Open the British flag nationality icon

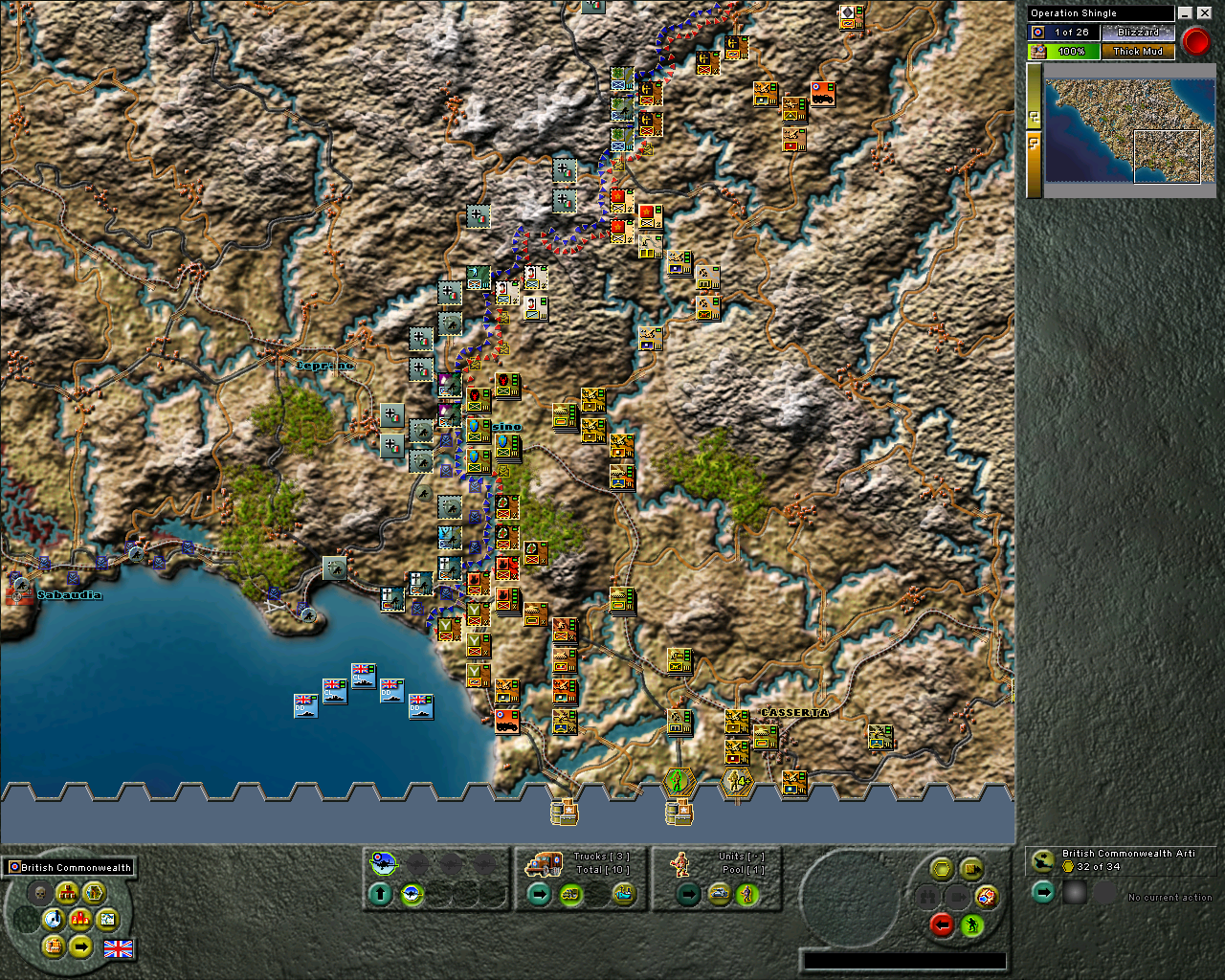coord(118,949)
